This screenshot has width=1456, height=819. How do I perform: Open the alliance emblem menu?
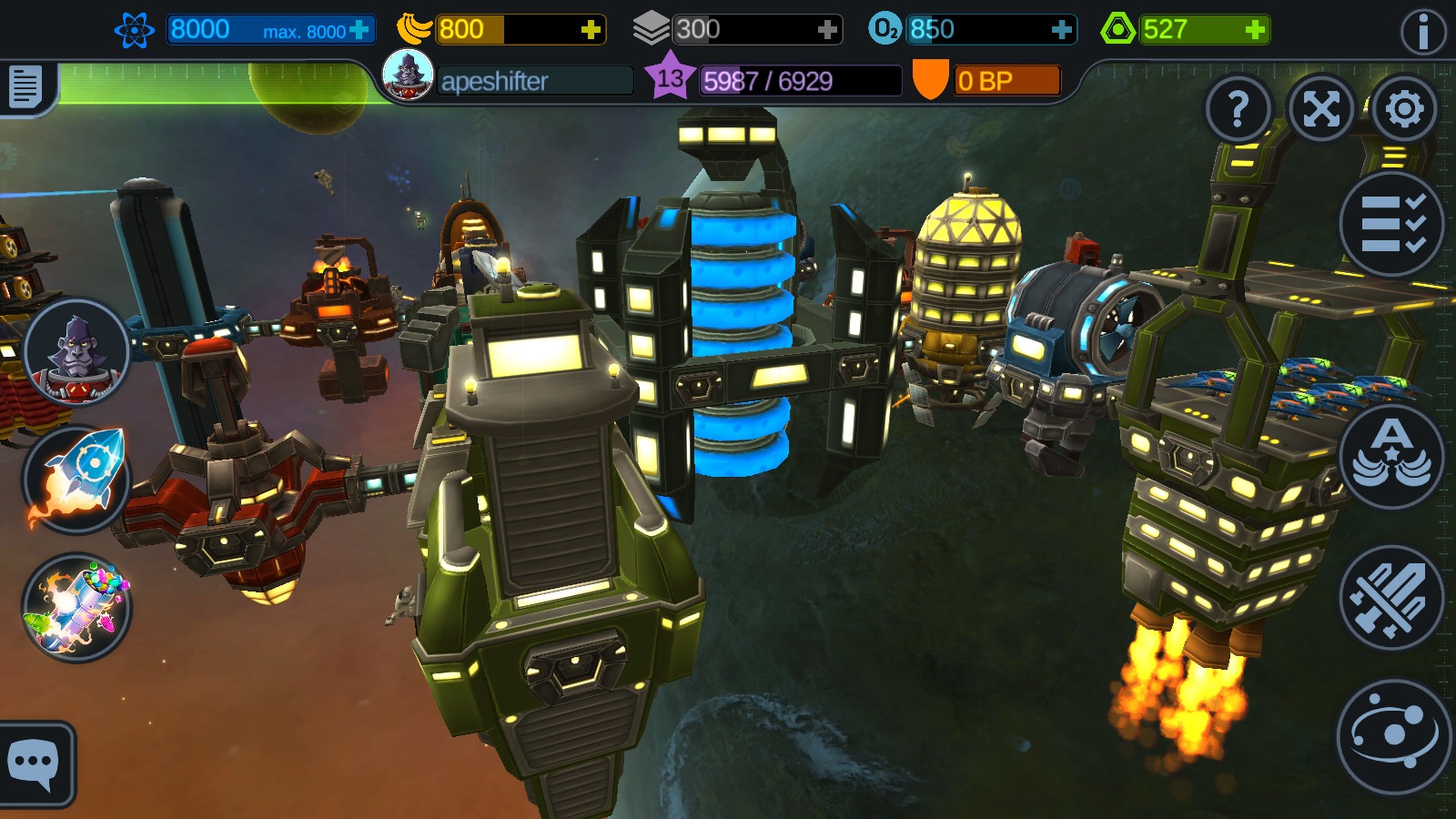click(x=1391, y=455)
